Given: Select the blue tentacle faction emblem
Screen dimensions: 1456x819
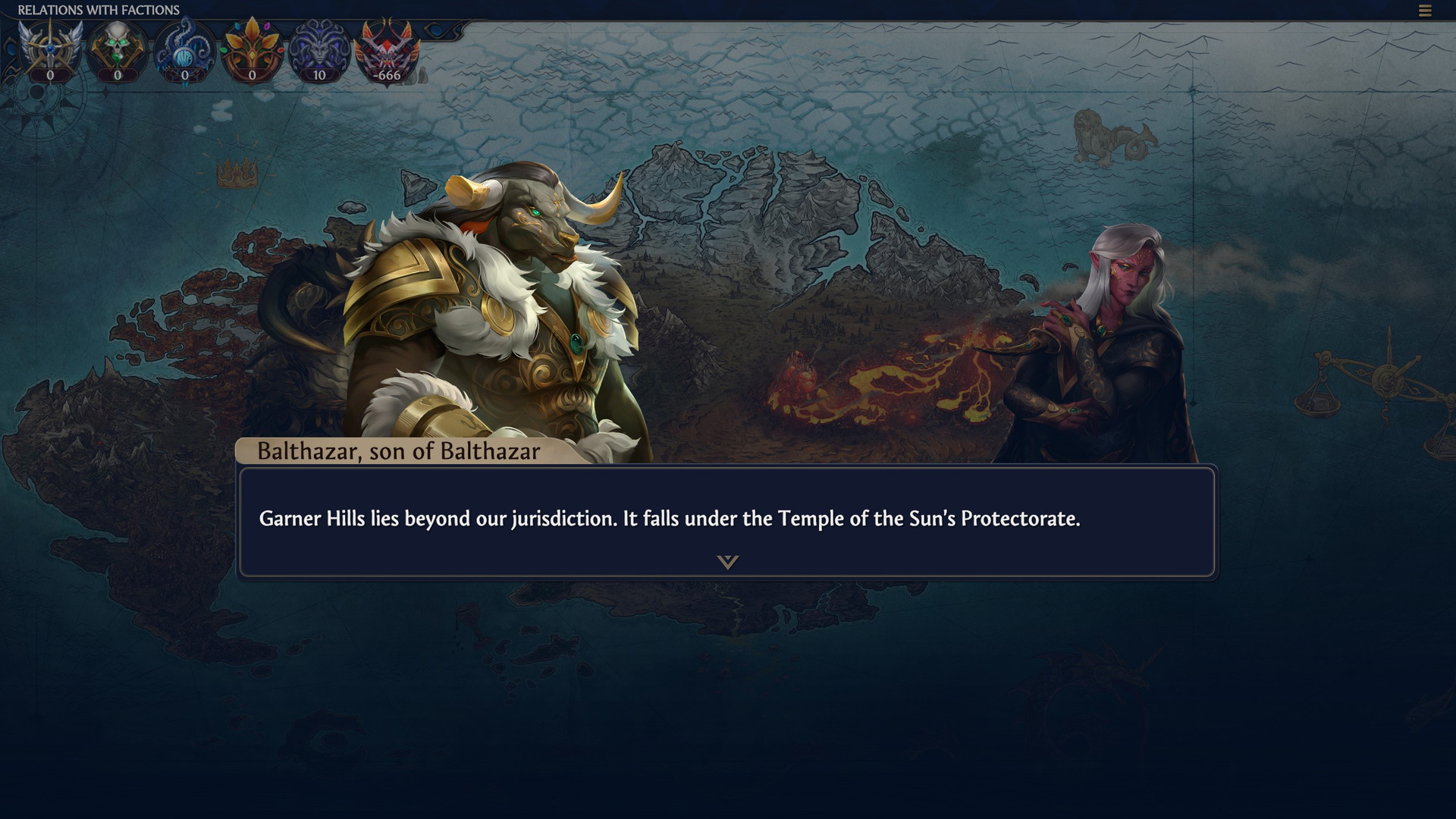Looking at the screenshot, I should click(185, 49).
